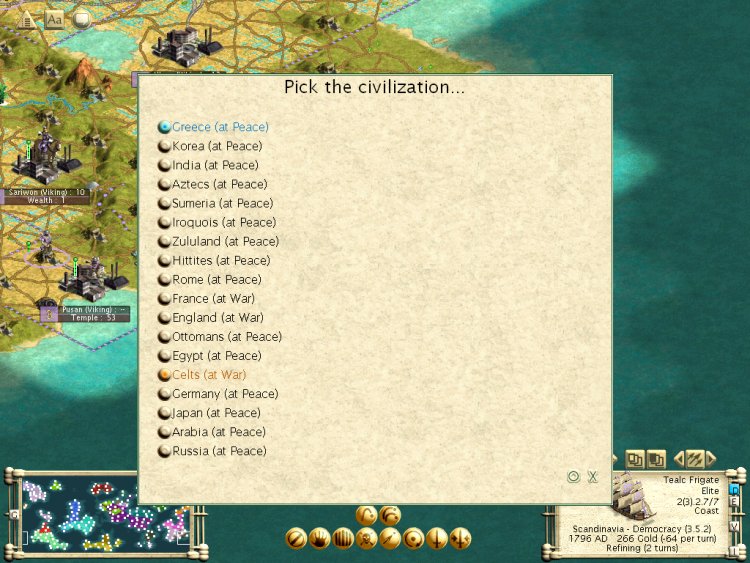750x563 pixels.
Task: Cancel the dialog with the X button
Action: [592, 477]
